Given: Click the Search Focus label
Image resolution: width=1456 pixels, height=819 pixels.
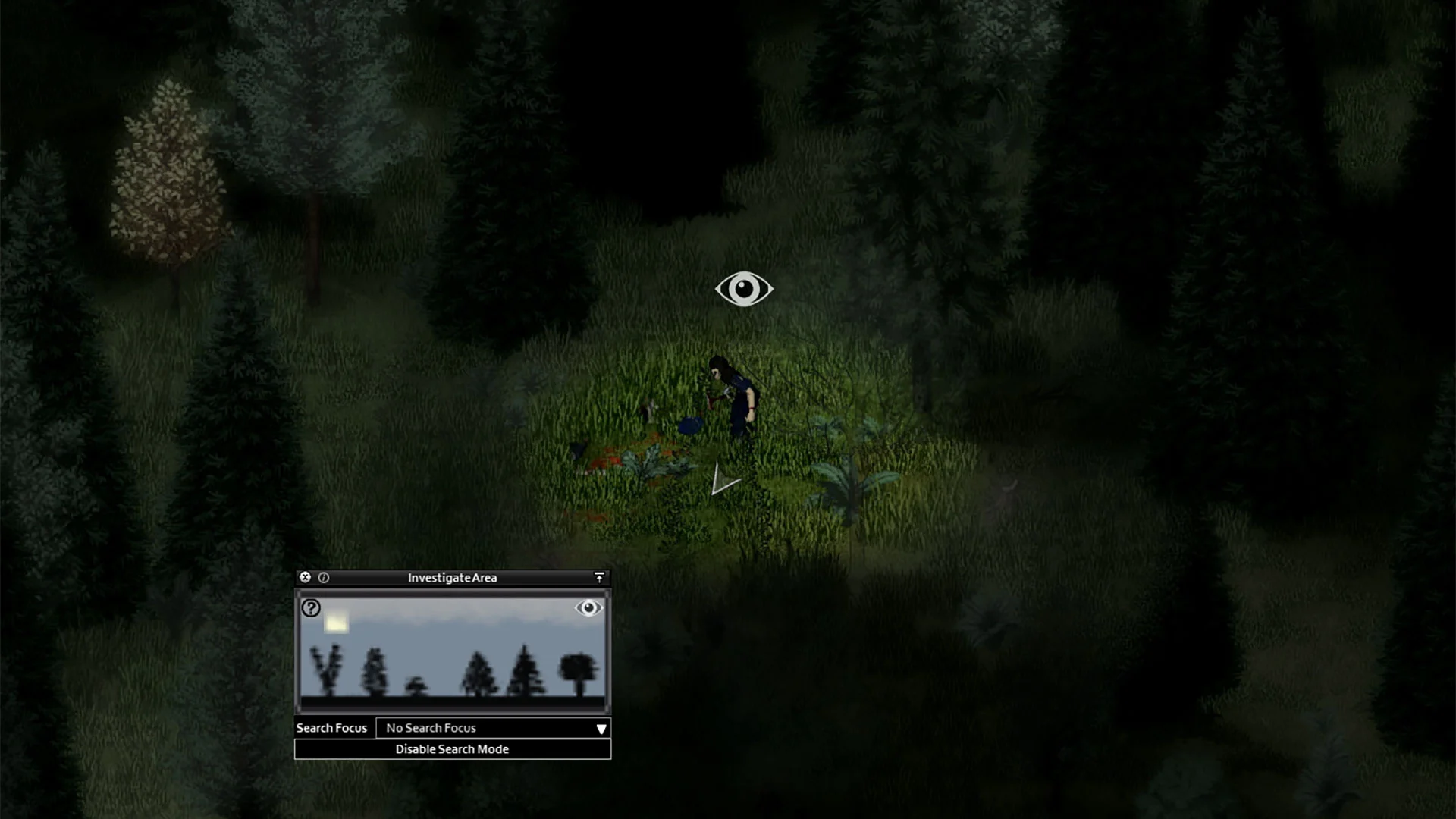Looking at the screenshot, I should tap(331, 728).
